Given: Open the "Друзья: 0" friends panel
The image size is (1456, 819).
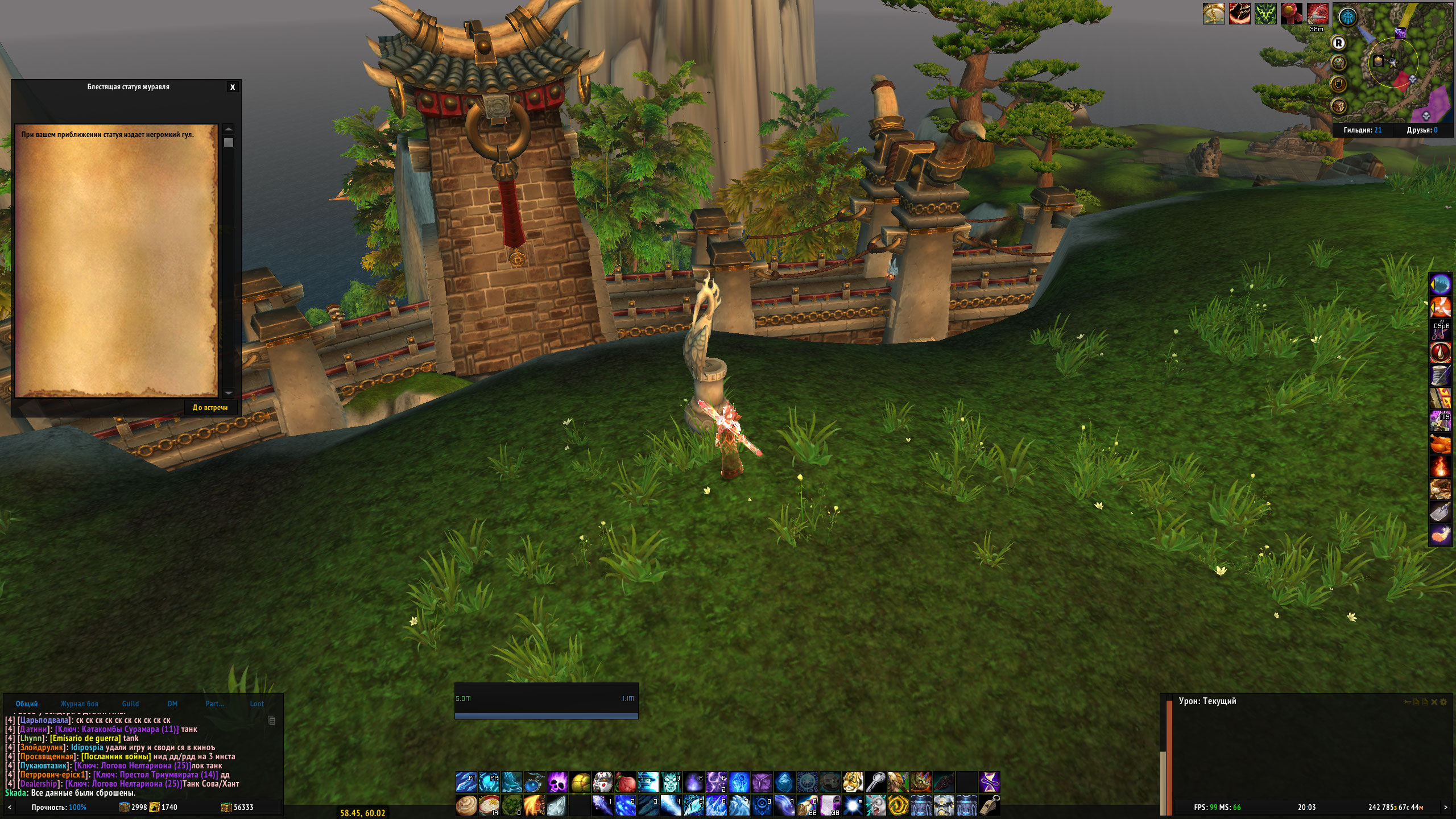Looking at the screenshot, I should tap(1422, 130).
